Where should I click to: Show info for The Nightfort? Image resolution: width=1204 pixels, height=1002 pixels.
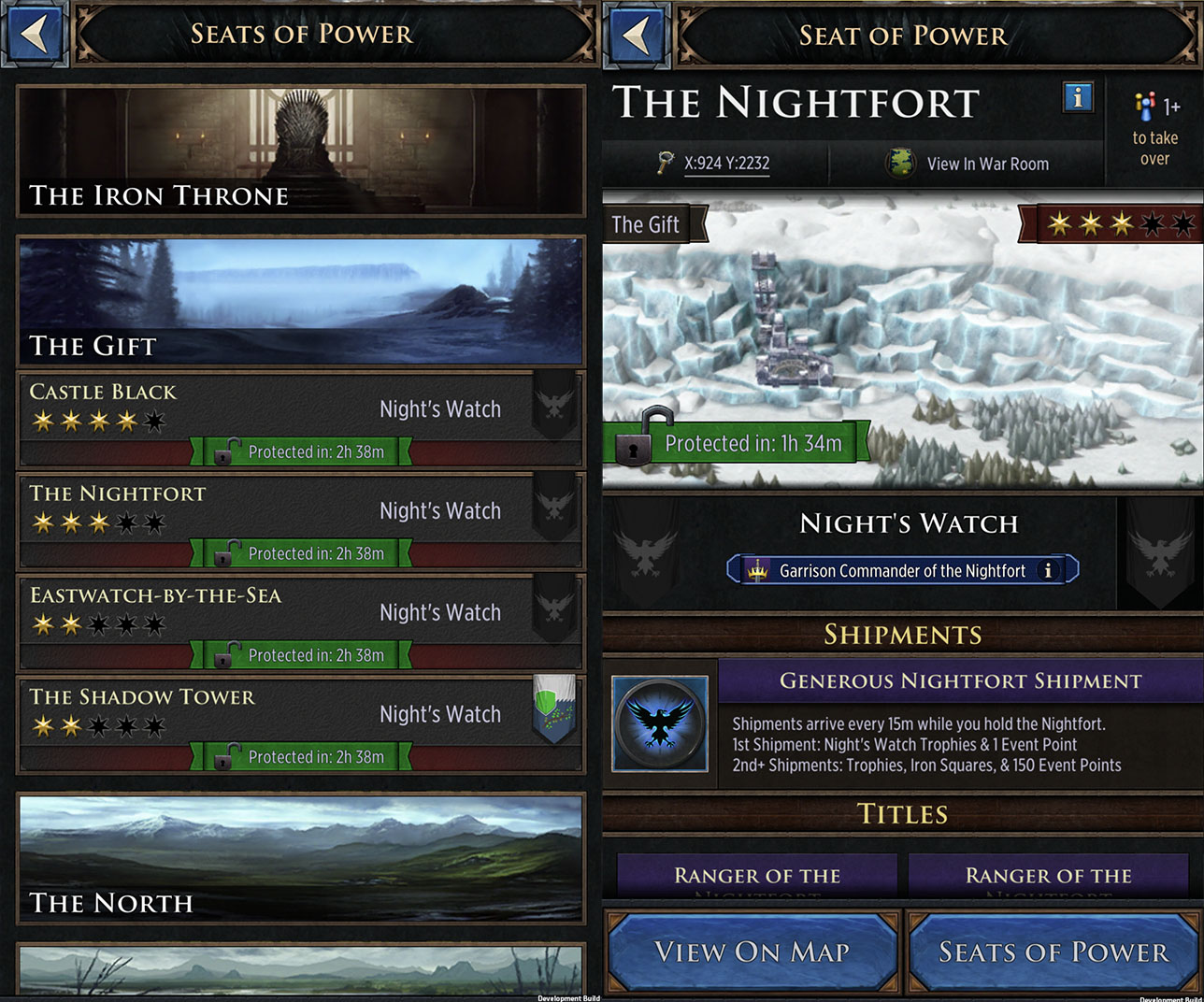pos(1078,96)
